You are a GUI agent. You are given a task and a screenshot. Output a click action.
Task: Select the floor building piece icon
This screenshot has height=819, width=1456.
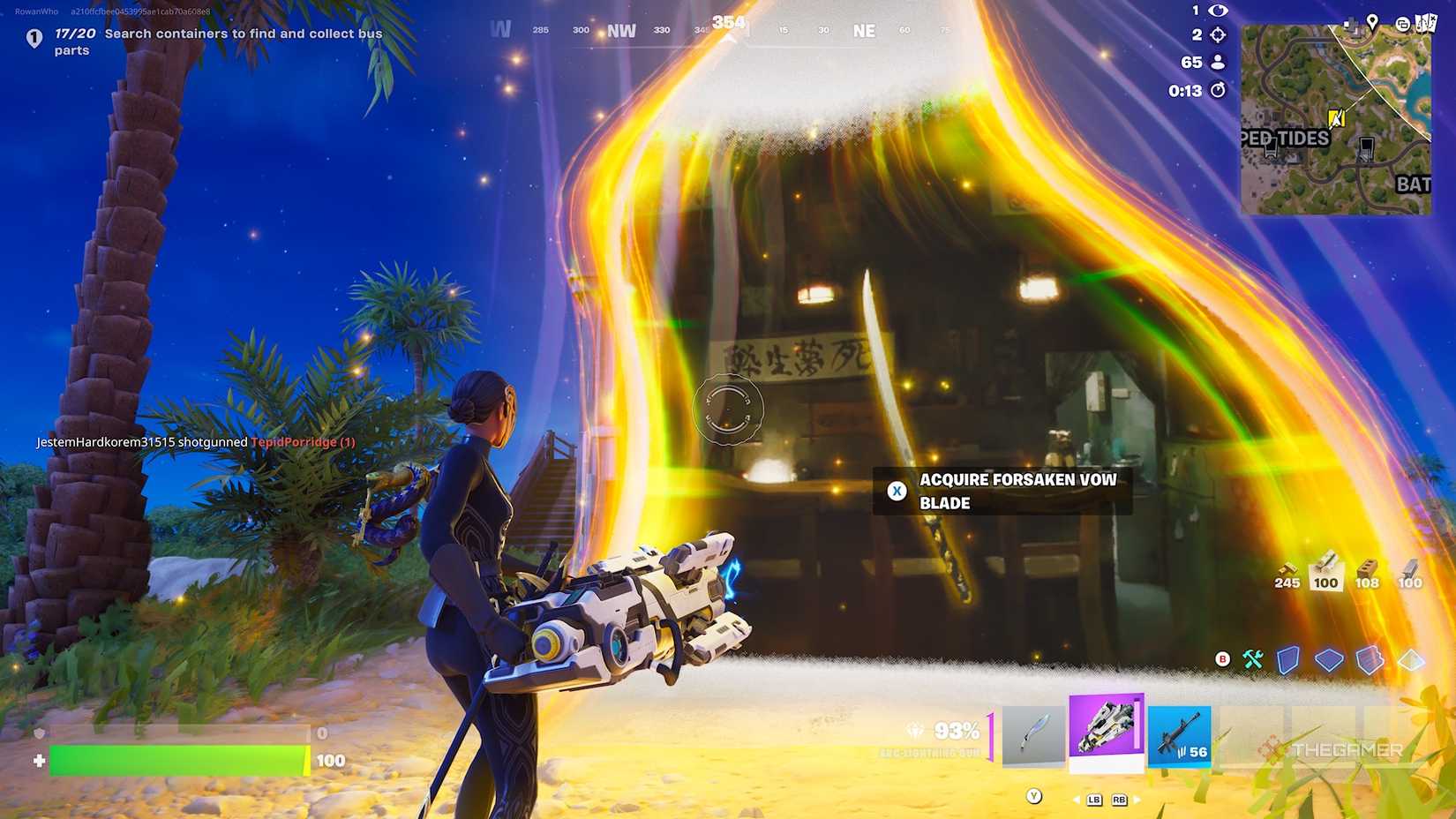click(1328, 659)
